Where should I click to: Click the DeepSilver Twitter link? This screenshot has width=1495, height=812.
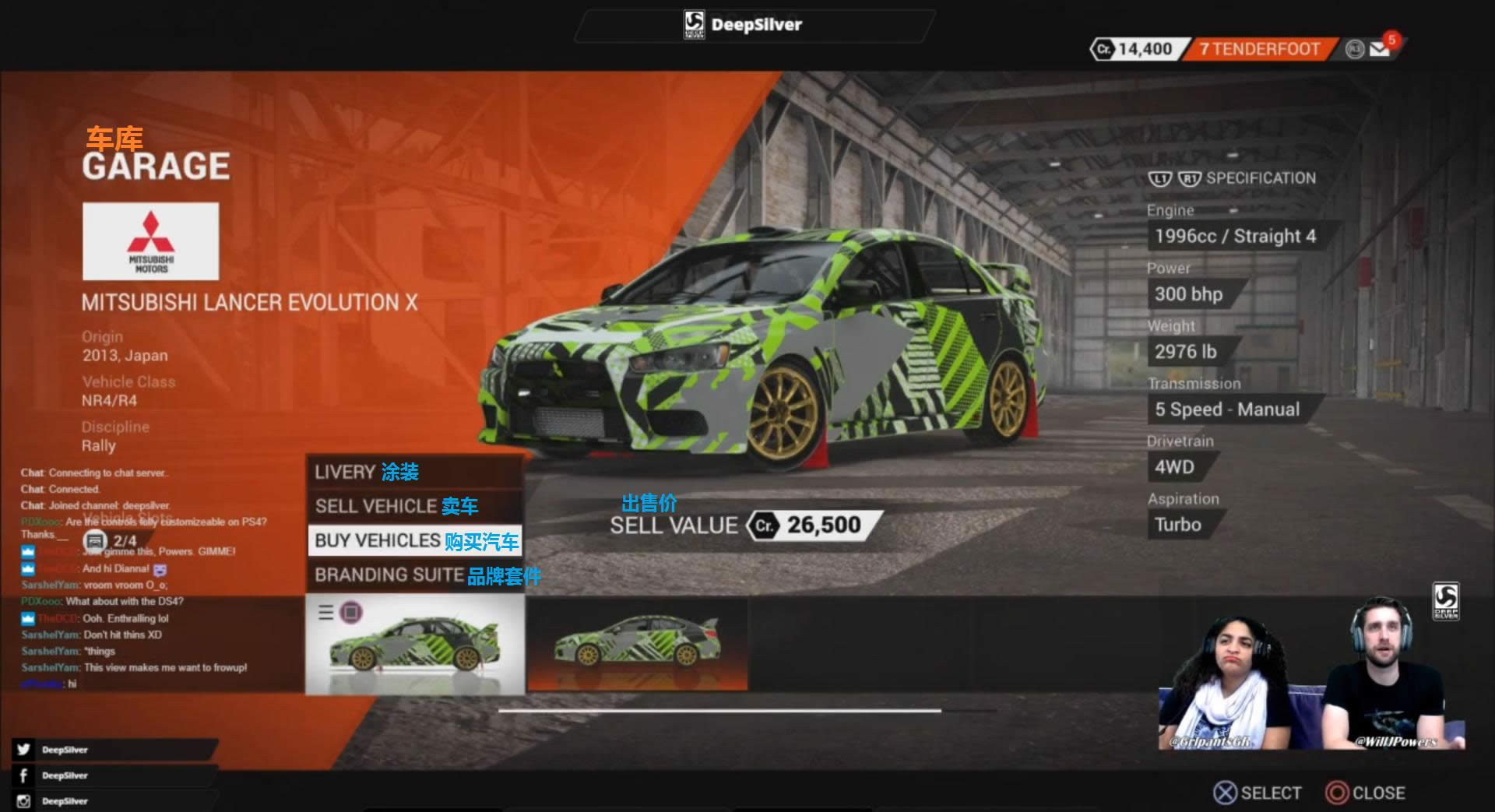[65, 750]
